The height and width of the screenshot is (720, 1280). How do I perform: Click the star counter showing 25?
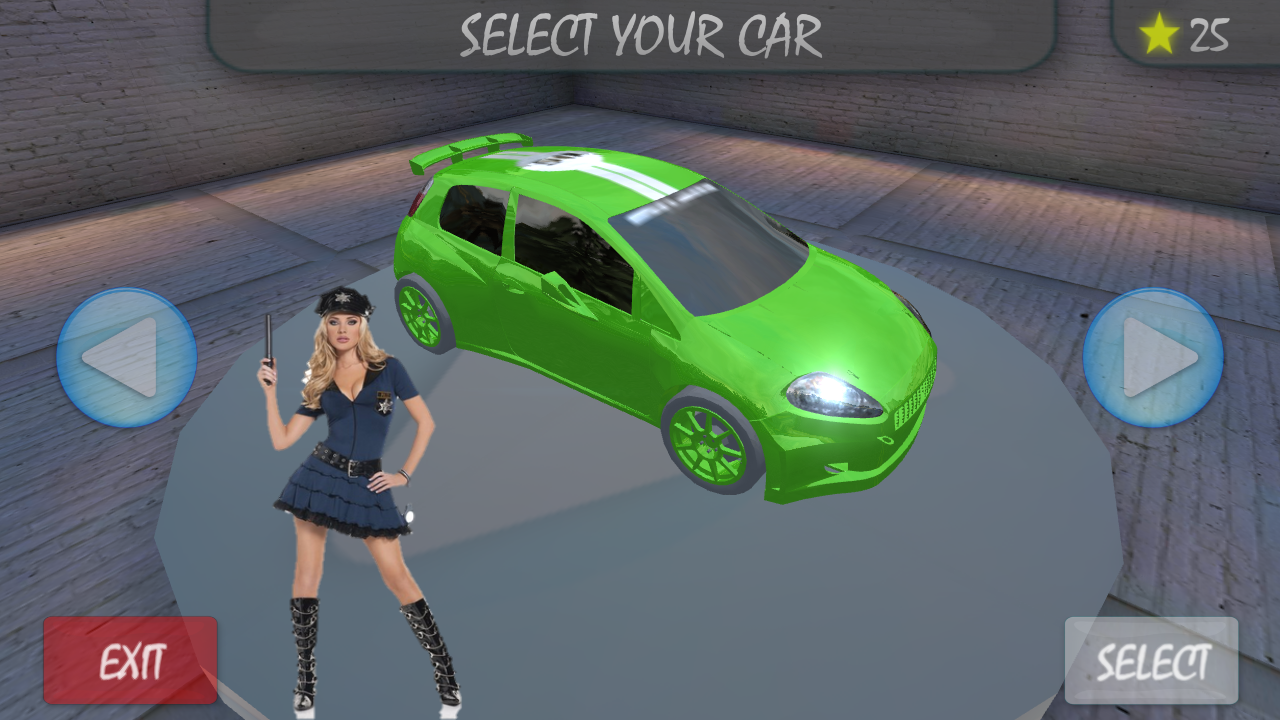[x=1185, y=34]
